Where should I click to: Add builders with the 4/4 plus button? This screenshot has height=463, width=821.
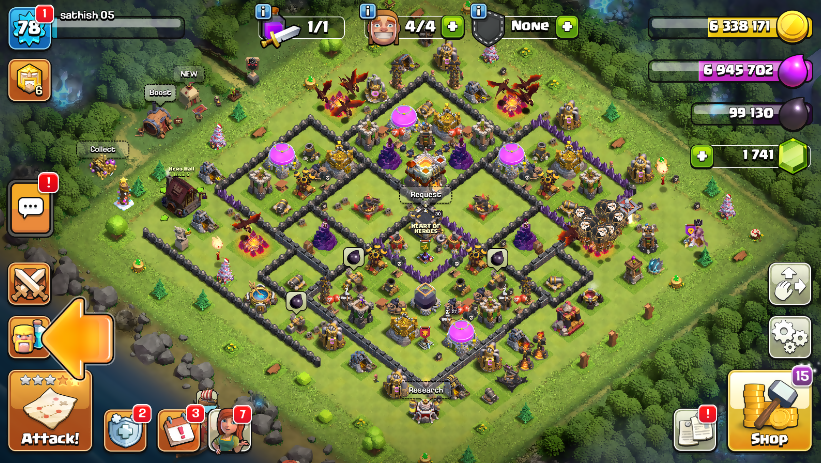point(452,27)
